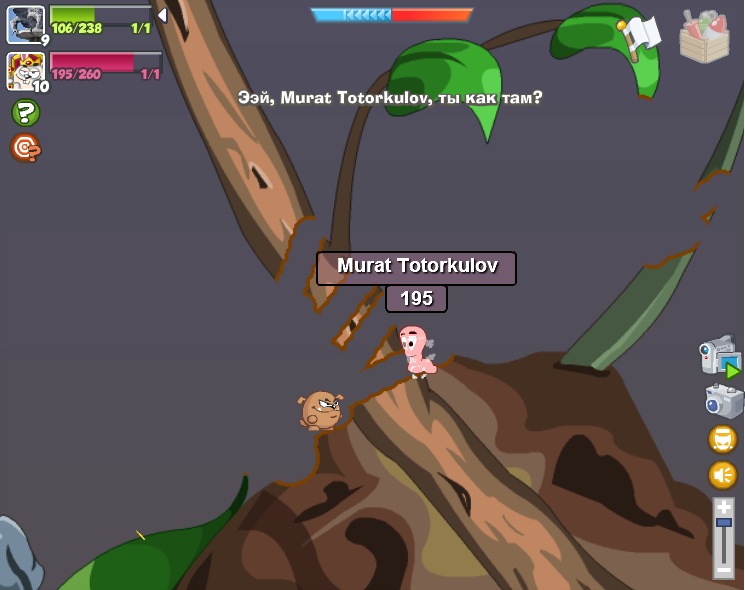Click the orange target hint button

[25, 148]
